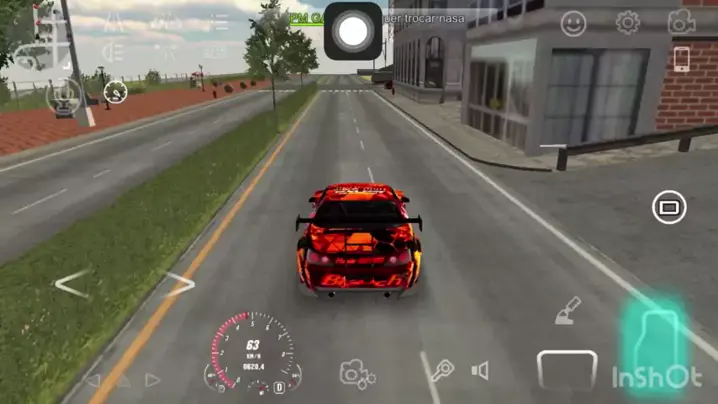Screen dimensions: 718x404
Task: Turn the ignition key icon
Action: point(441,373)
